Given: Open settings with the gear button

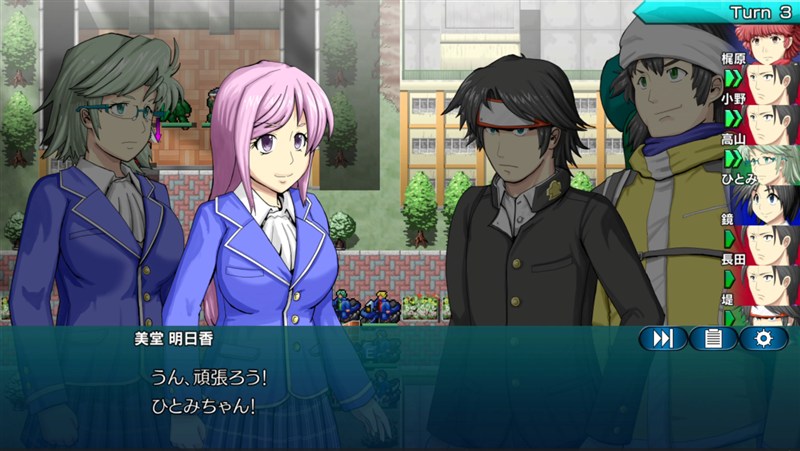Looking at the screenshot, I should tap(764, 338).
